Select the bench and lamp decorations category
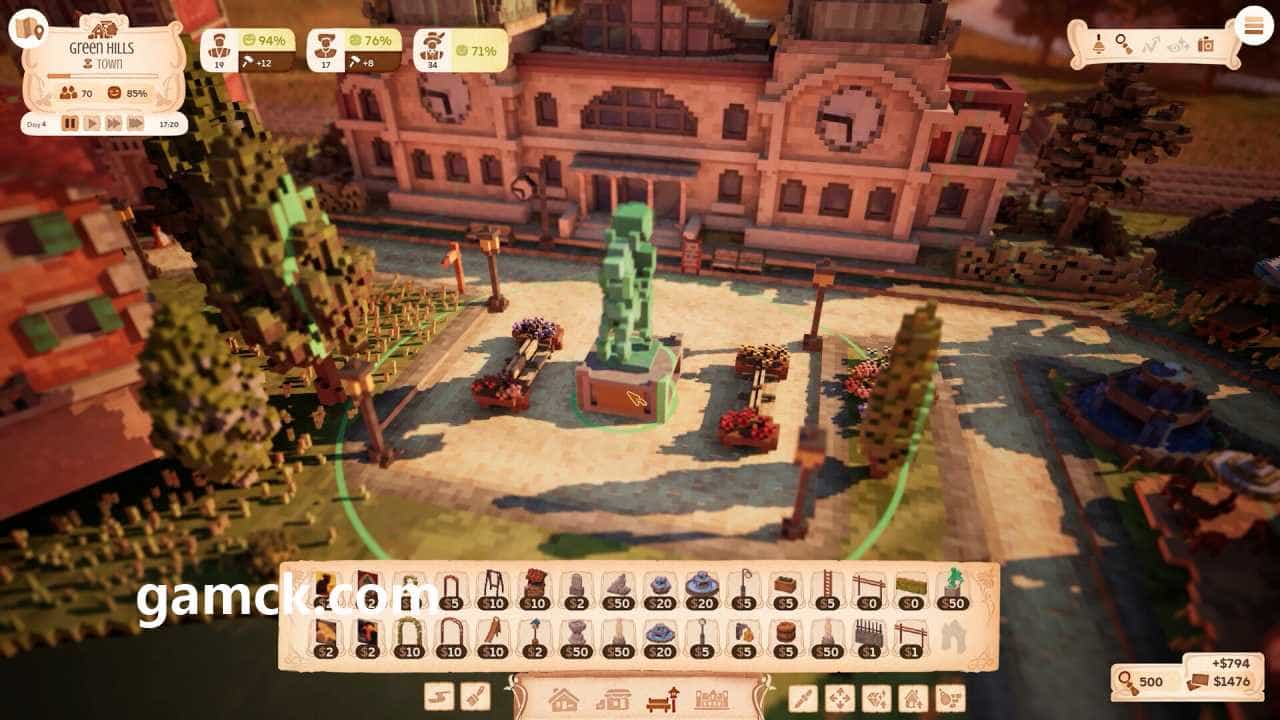This screenshot has height=720, width=1280. pos(663,698)
